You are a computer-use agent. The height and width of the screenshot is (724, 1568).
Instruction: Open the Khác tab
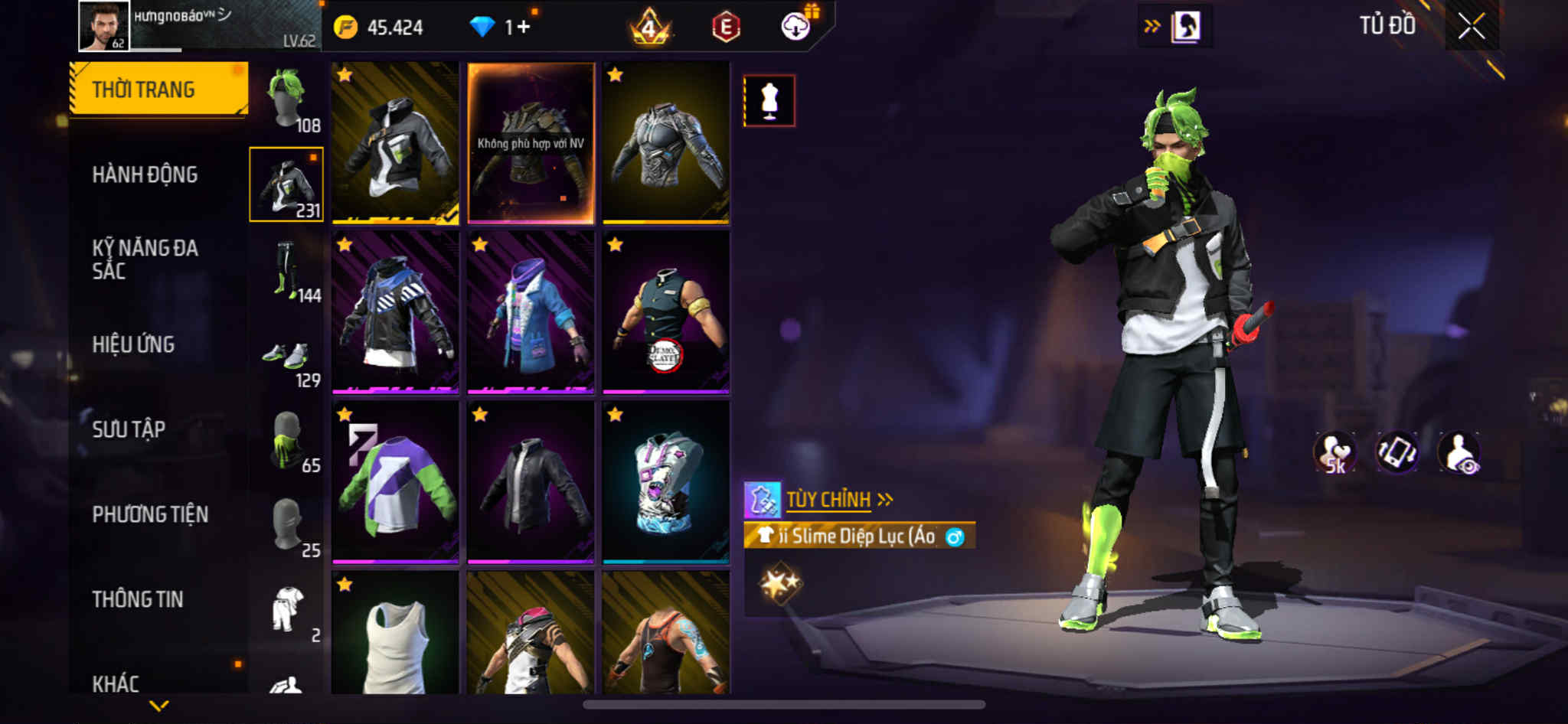[116, 683]
